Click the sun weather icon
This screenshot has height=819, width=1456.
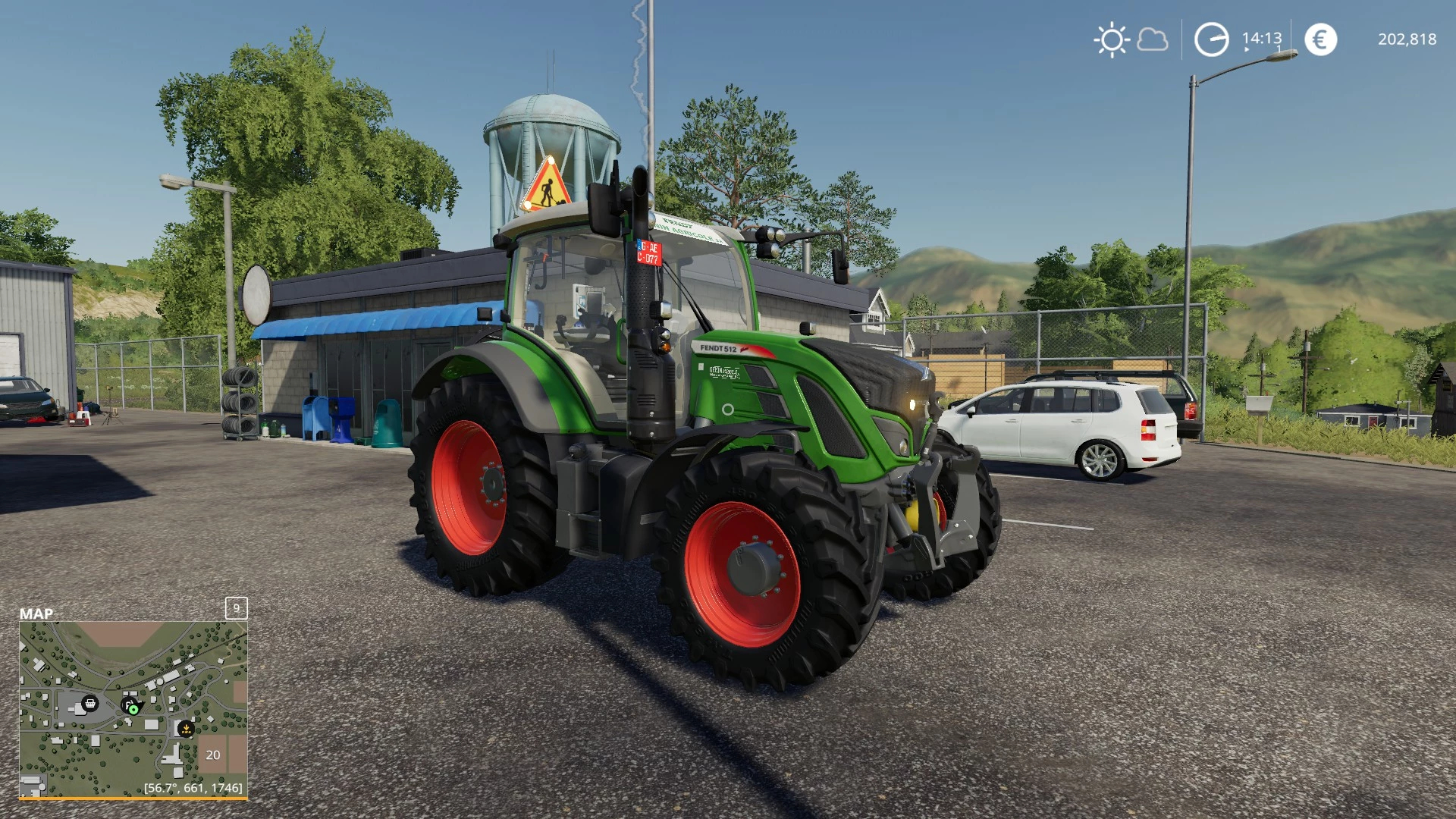click(x=1112, y=39)
